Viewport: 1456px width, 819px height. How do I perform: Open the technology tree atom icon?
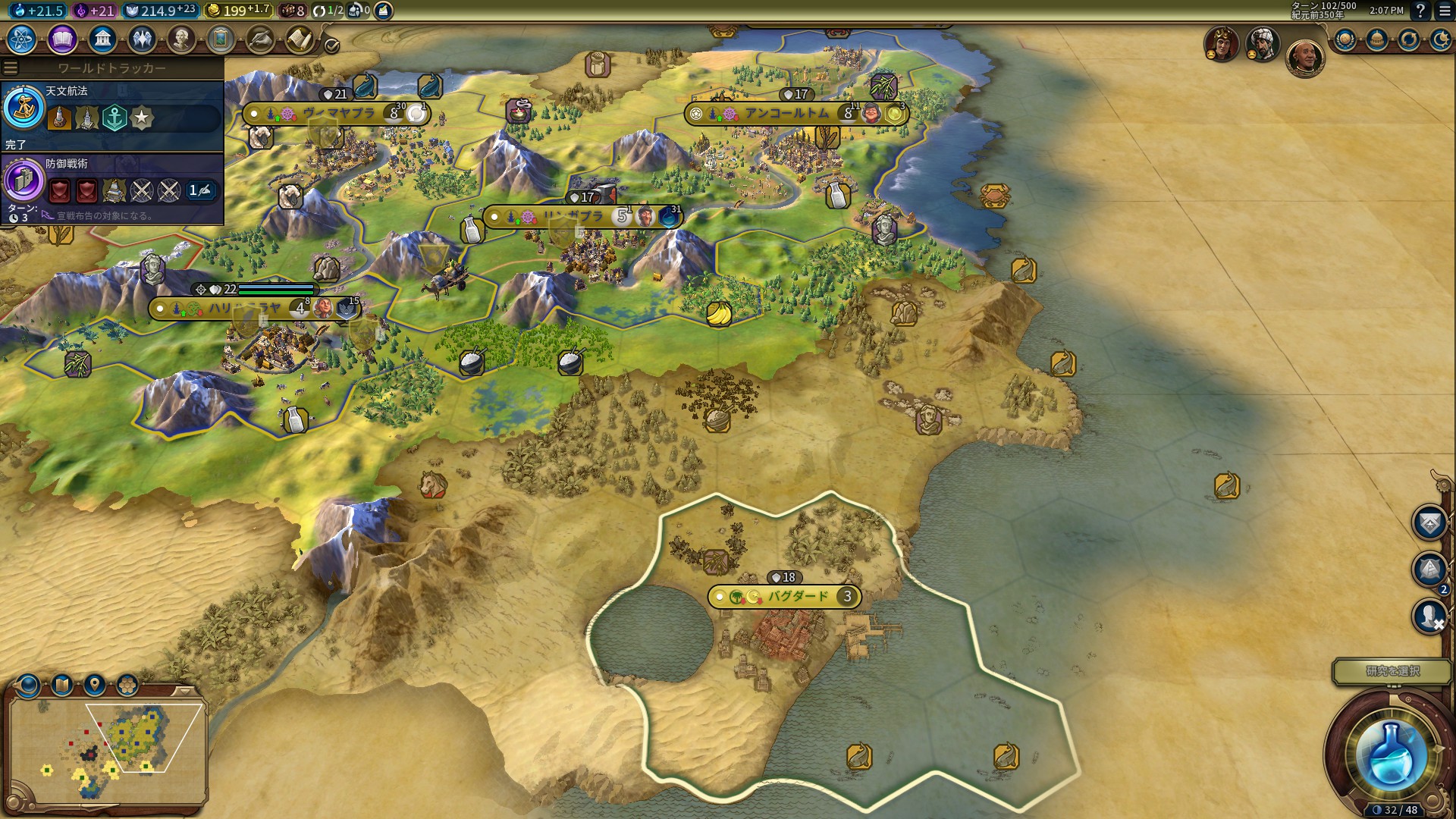coord(22,39)
